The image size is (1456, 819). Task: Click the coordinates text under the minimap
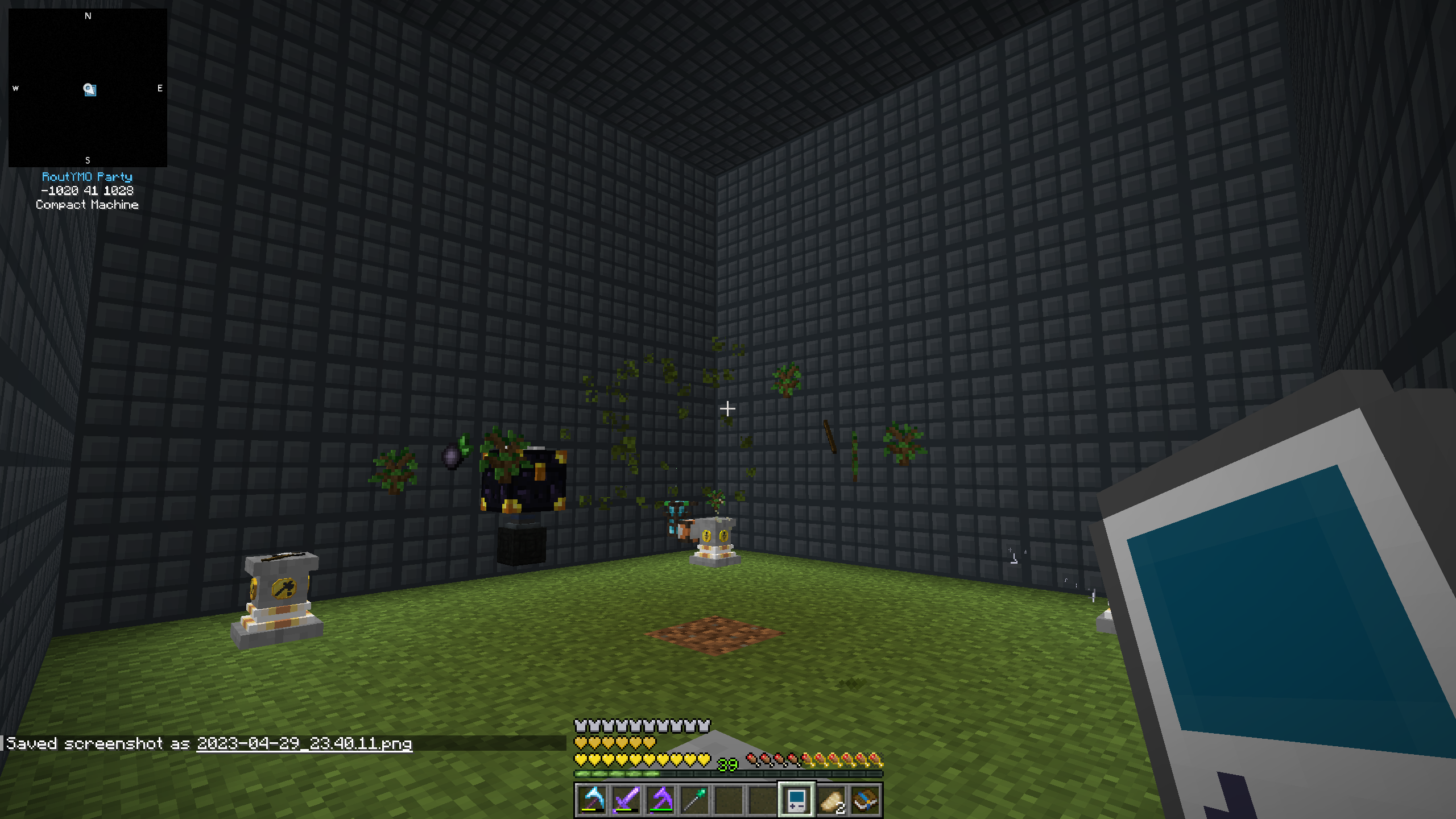click(x=87, y=191)
